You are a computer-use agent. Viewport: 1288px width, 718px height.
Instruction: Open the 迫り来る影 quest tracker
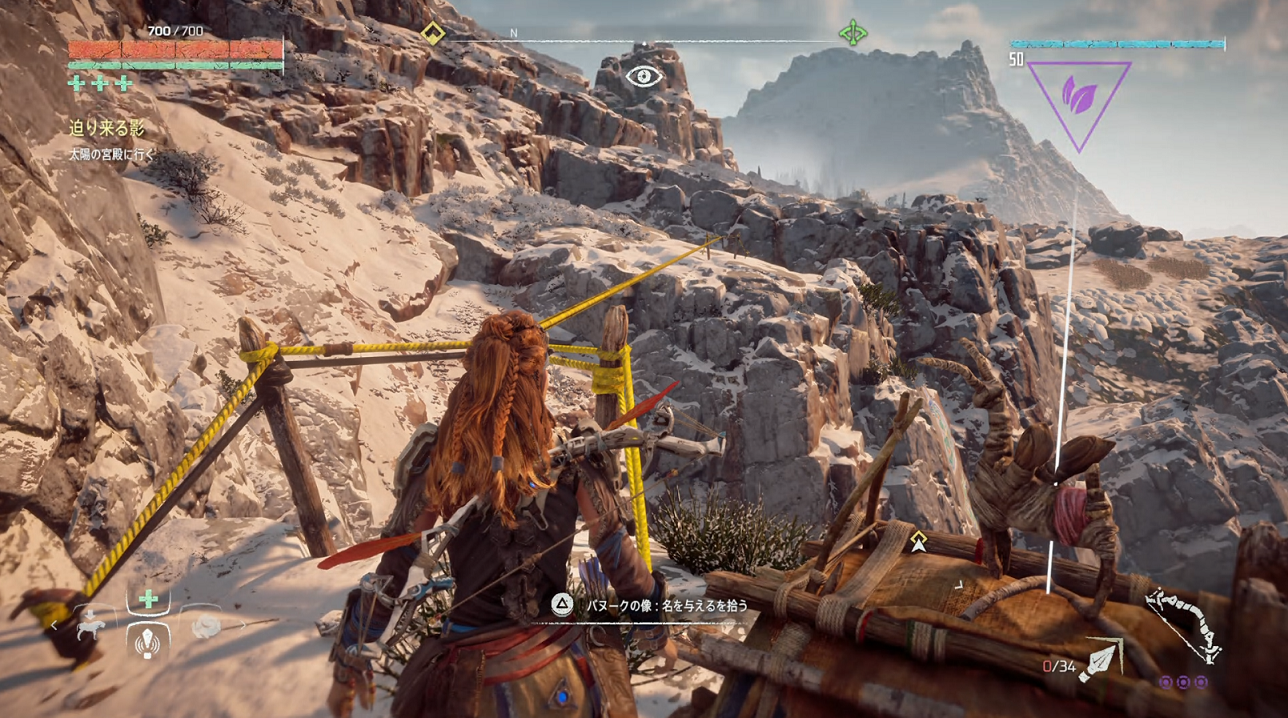[107, 128]
